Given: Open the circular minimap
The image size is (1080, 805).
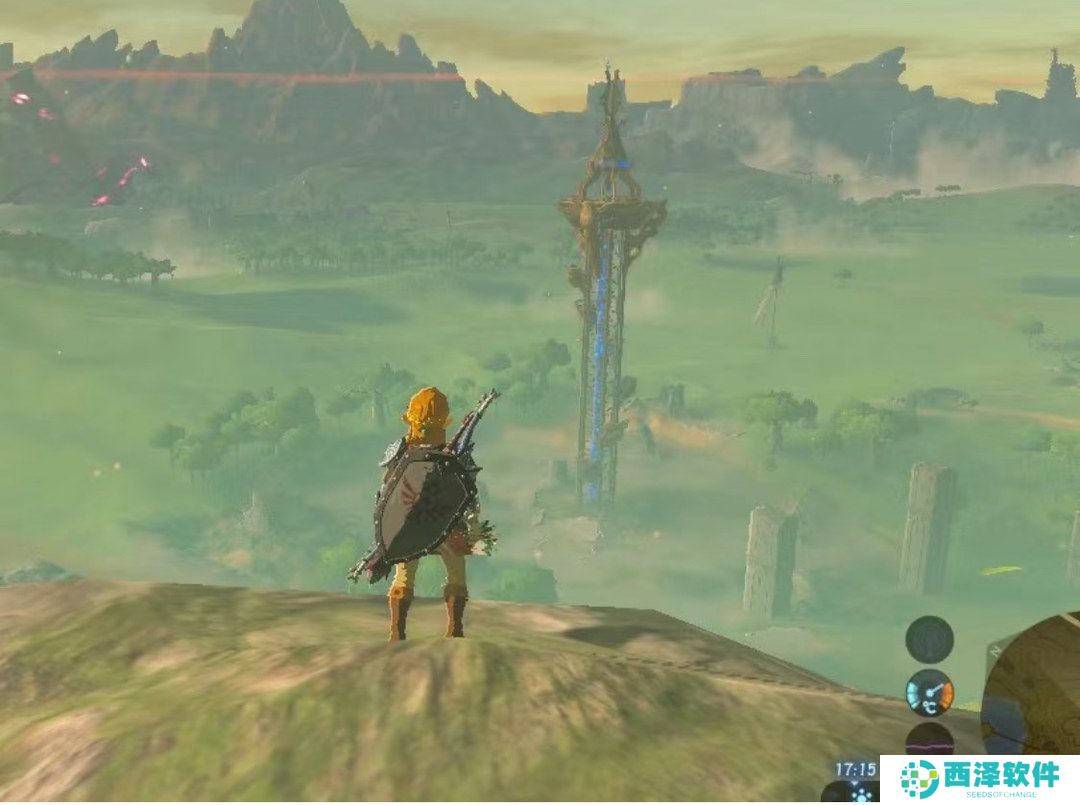Looking at the screenshot, I should (x=1035, y=690).
